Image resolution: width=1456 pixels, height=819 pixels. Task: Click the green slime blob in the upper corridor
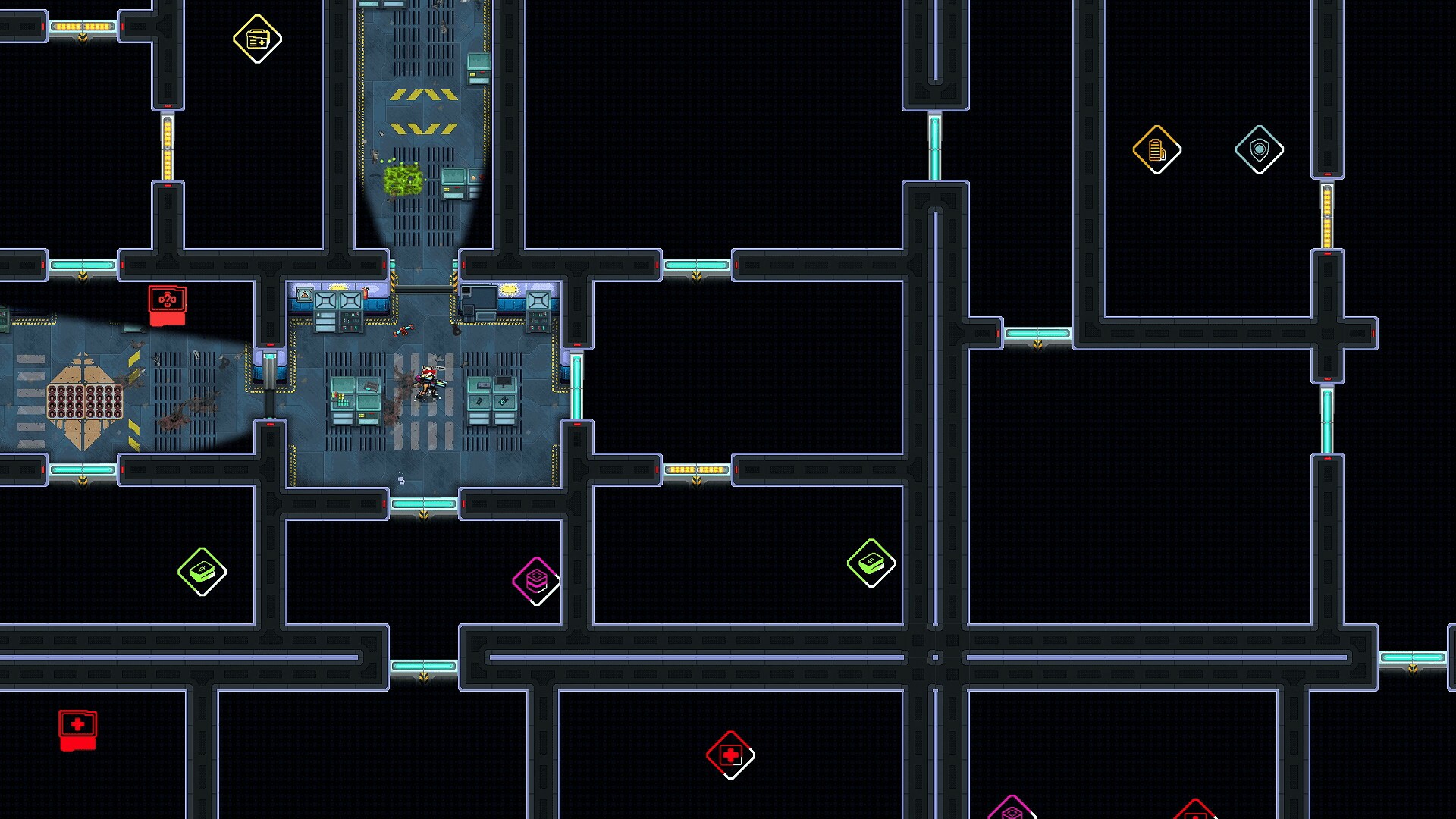pyautogui.click(x=403, y=180)
